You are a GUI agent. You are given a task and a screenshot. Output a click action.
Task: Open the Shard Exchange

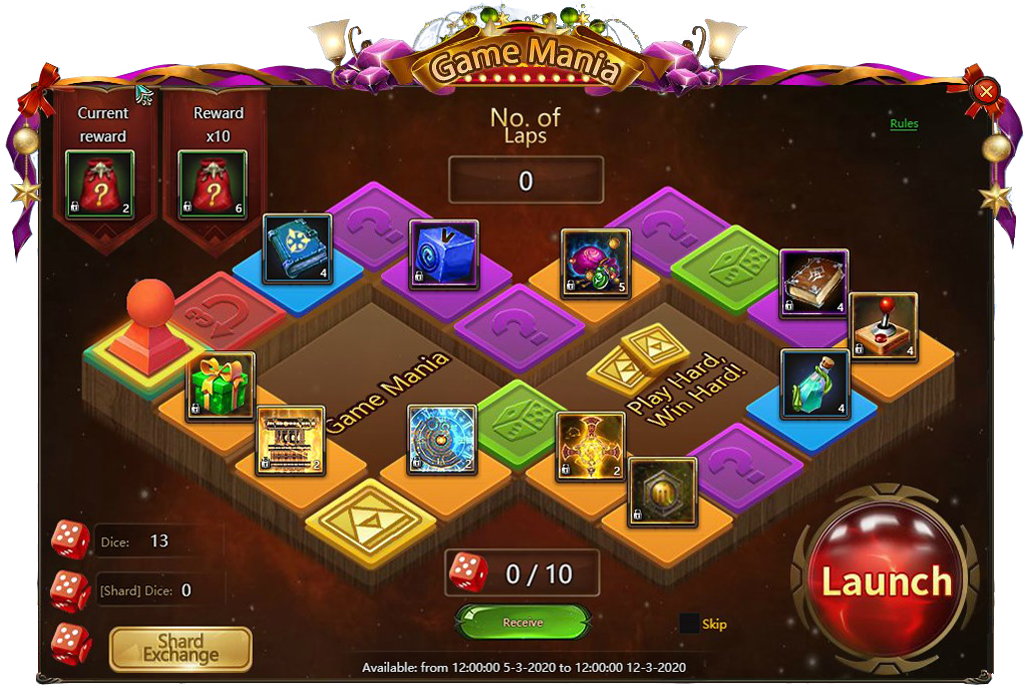pyautogui.click(x=181, y=649)
